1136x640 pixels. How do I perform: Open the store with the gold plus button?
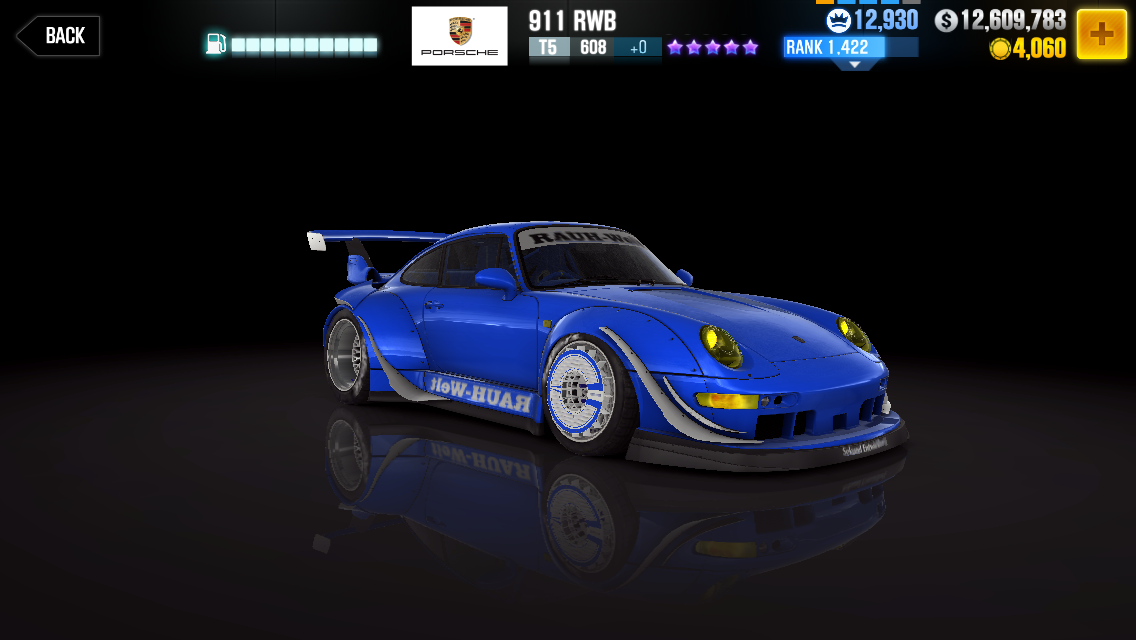tap(1101, 35)
